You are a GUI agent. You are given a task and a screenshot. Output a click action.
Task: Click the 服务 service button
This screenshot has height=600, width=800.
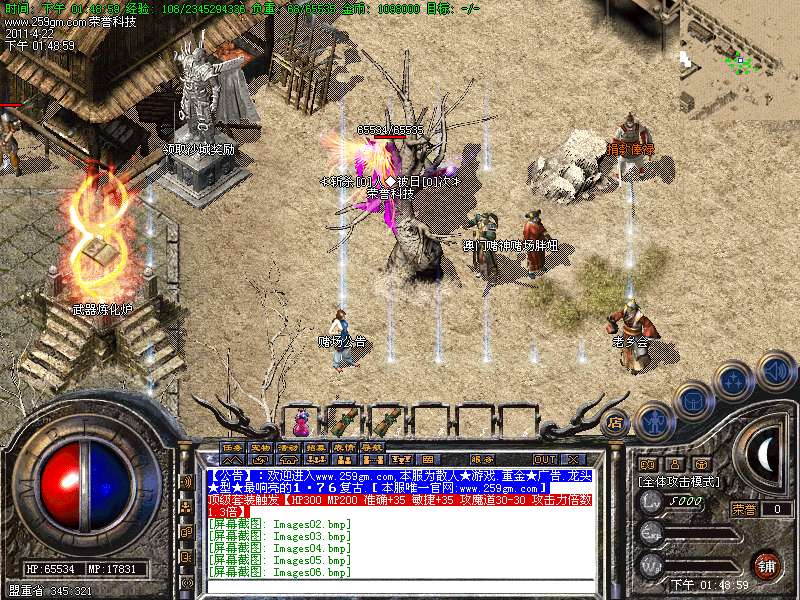pos(481,459)
